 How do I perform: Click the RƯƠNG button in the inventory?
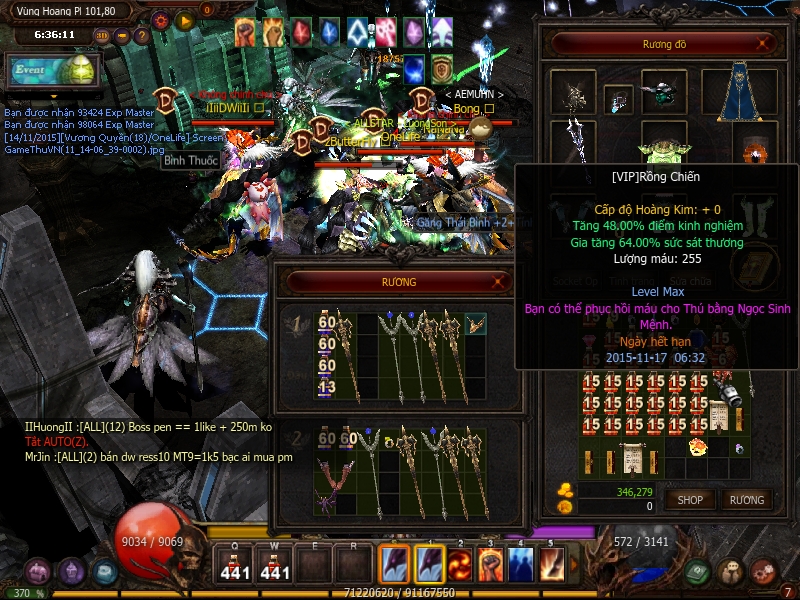[746, 499]
